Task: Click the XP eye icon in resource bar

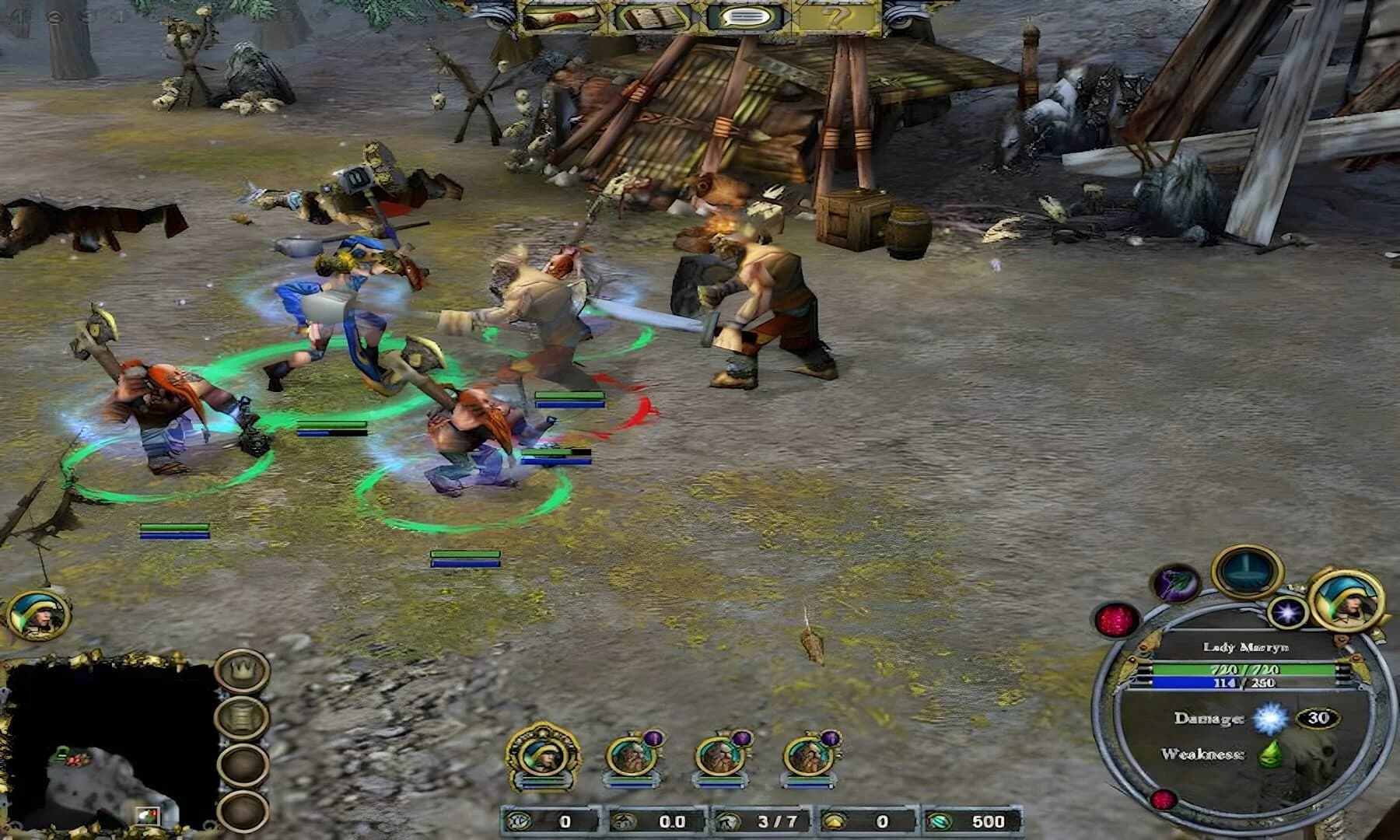Action: click(517, 821)
